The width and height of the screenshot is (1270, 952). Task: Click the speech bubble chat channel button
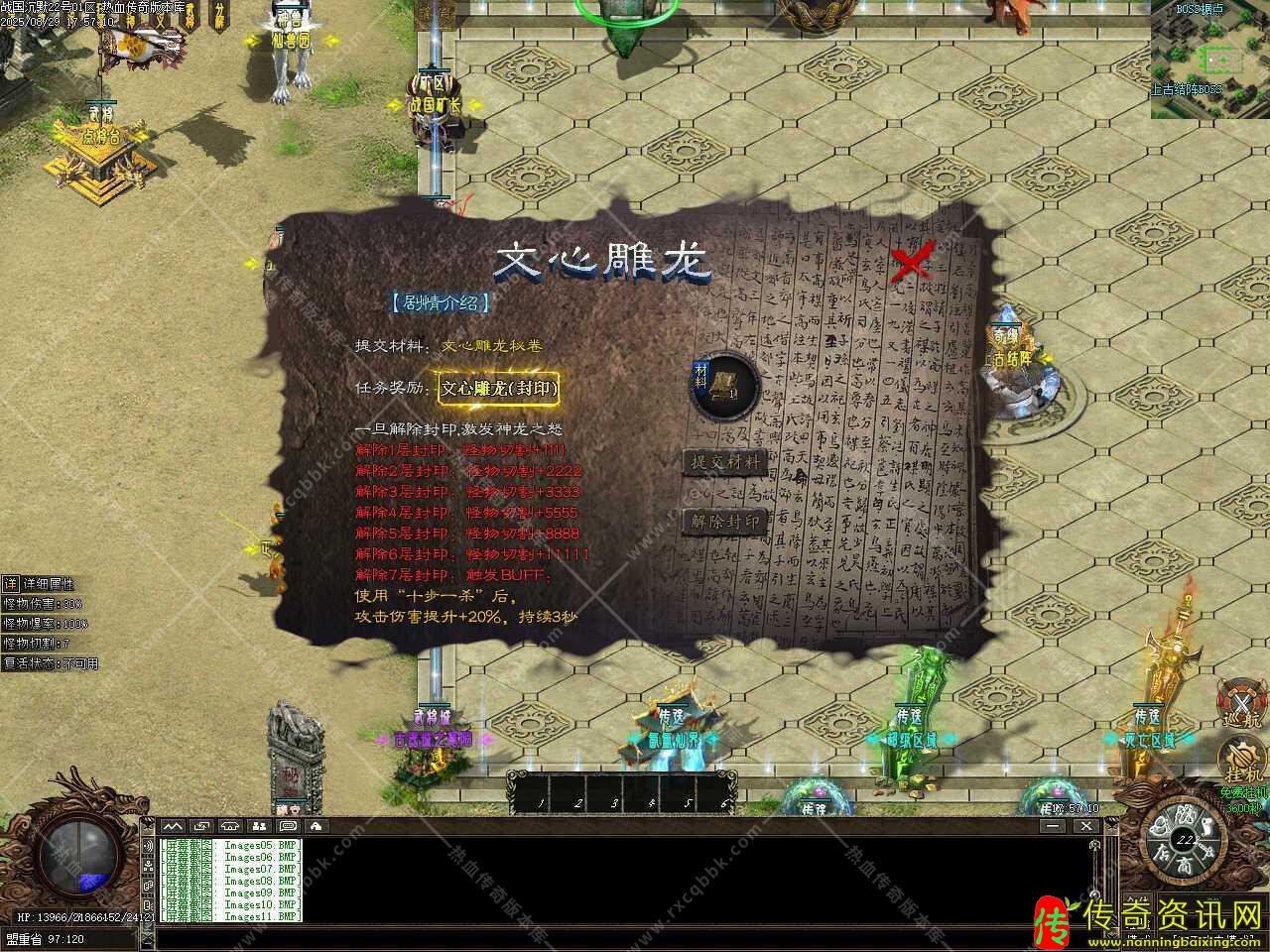288,825
